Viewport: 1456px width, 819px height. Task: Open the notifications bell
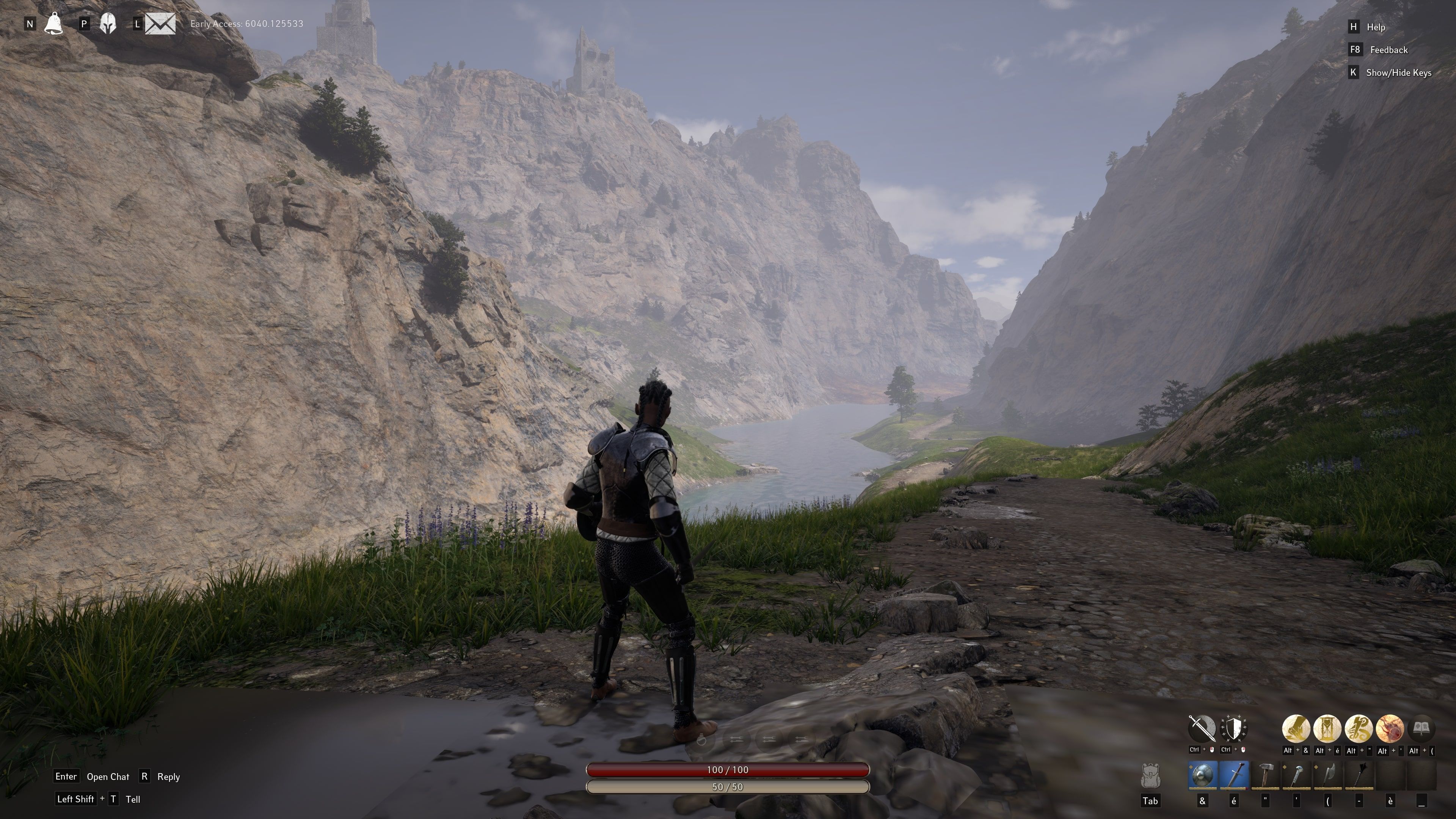click(x=54, y=24)
